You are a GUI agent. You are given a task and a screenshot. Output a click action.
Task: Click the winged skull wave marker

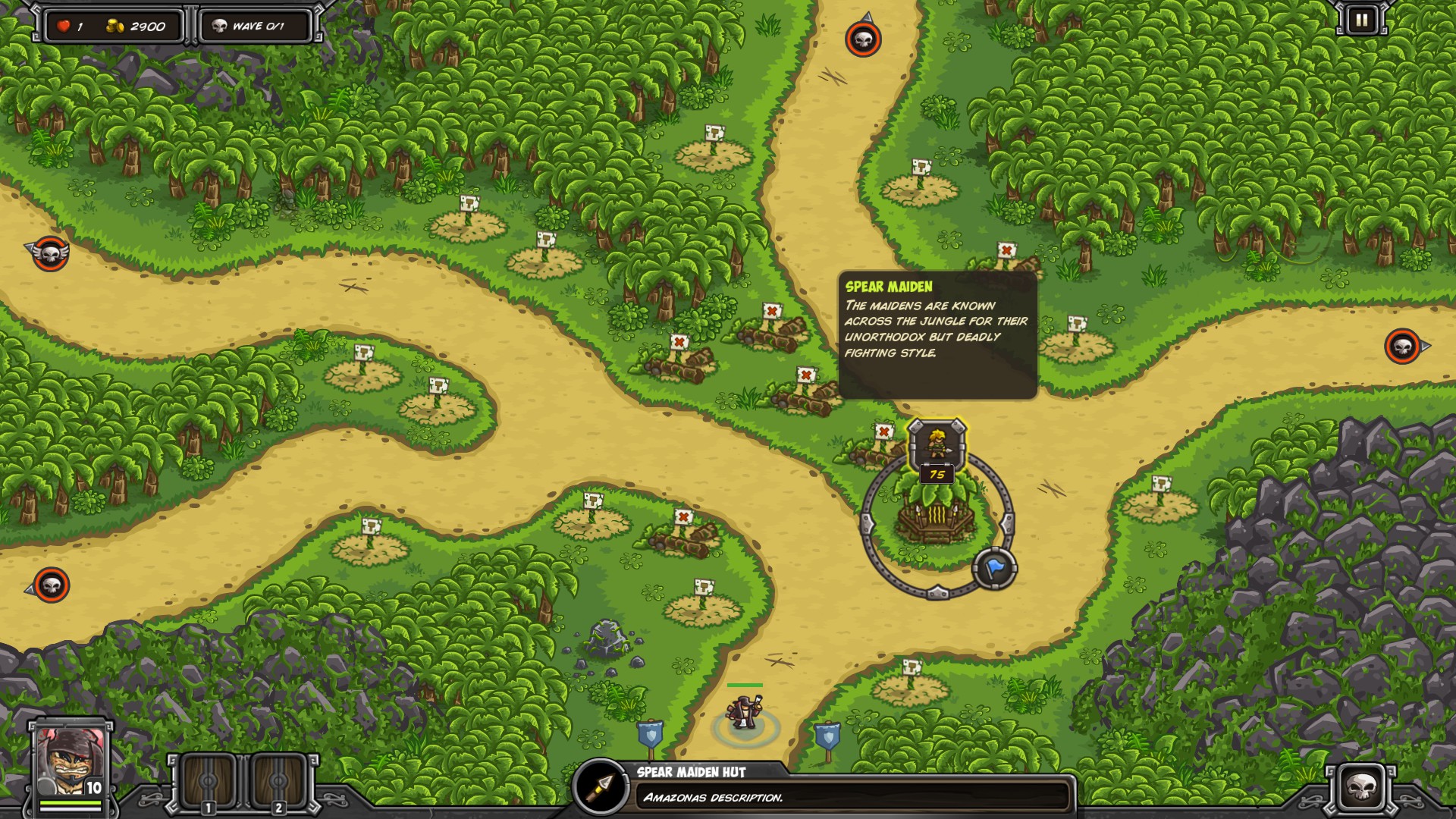point(51,253)
